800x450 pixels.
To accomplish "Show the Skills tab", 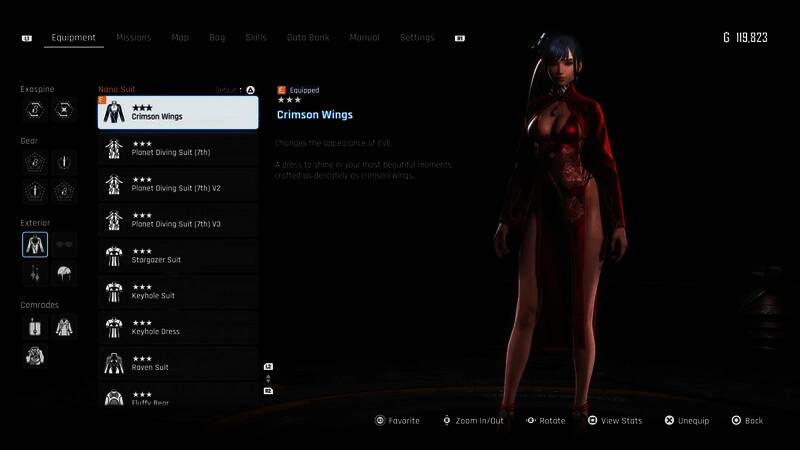I will point(255,38).
